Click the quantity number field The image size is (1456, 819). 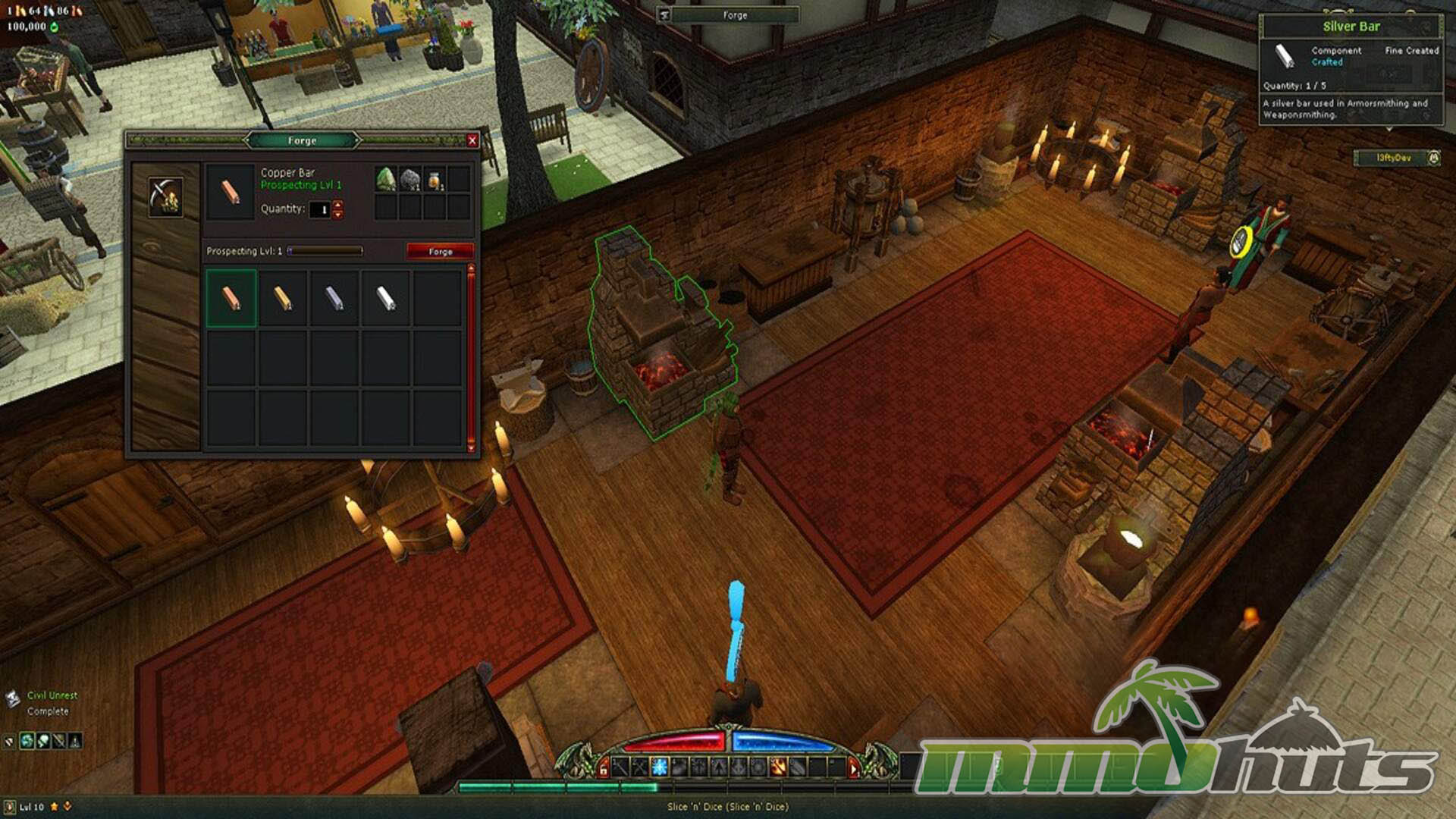pos(322,209)
